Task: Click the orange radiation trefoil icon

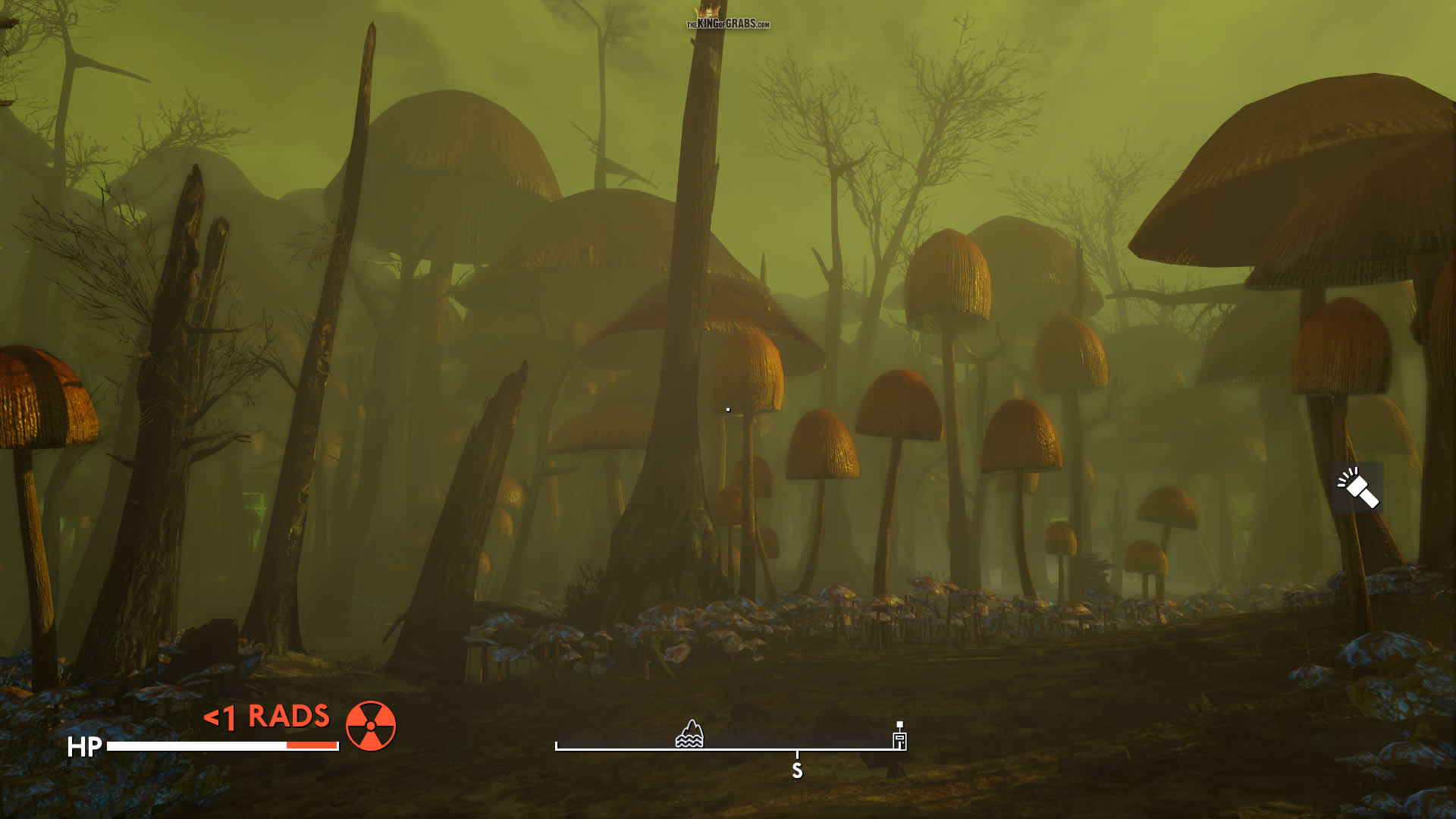Action: (x=371, y=726)
